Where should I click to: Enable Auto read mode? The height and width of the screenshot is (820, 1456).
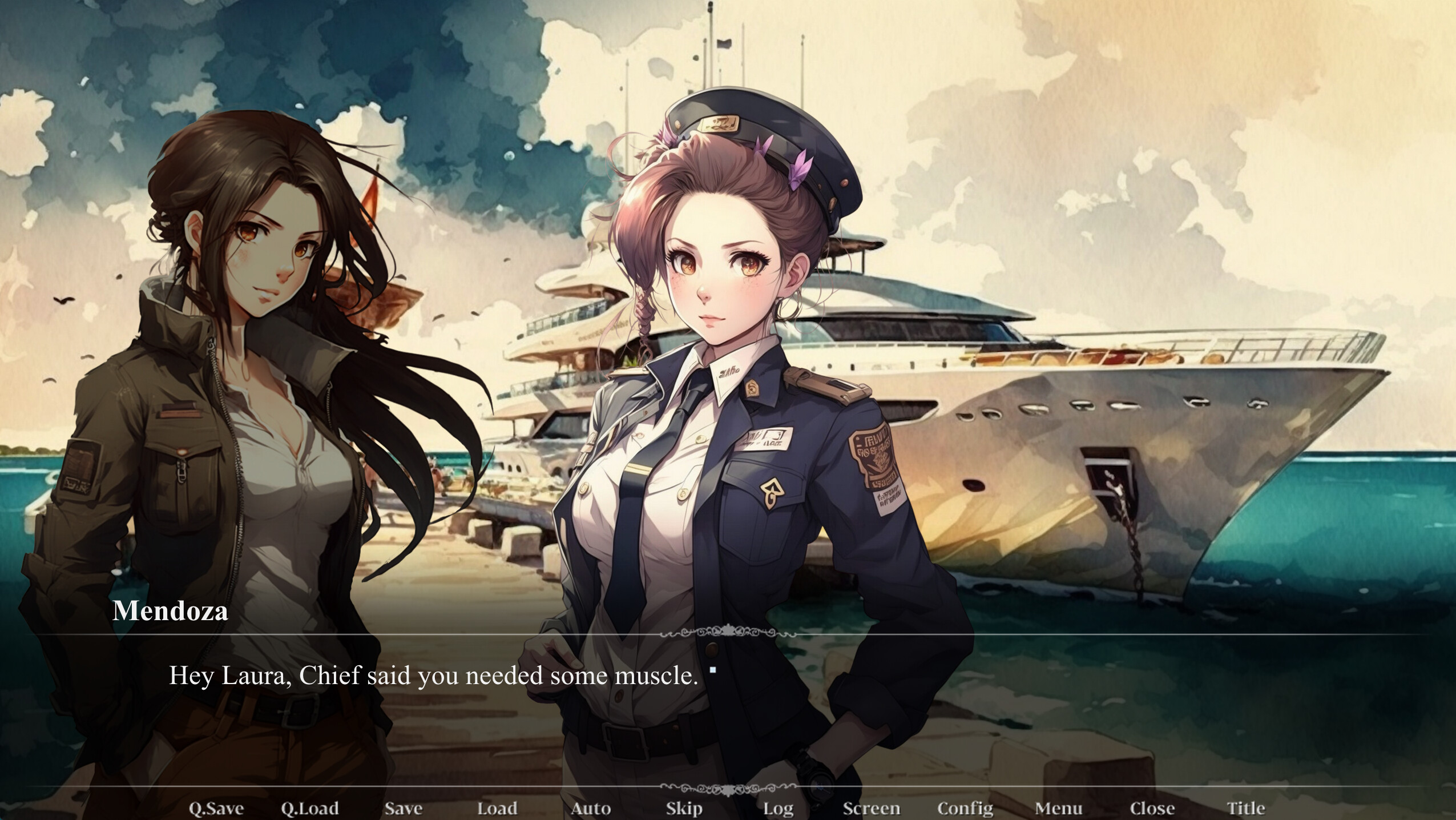pos(591,807)
